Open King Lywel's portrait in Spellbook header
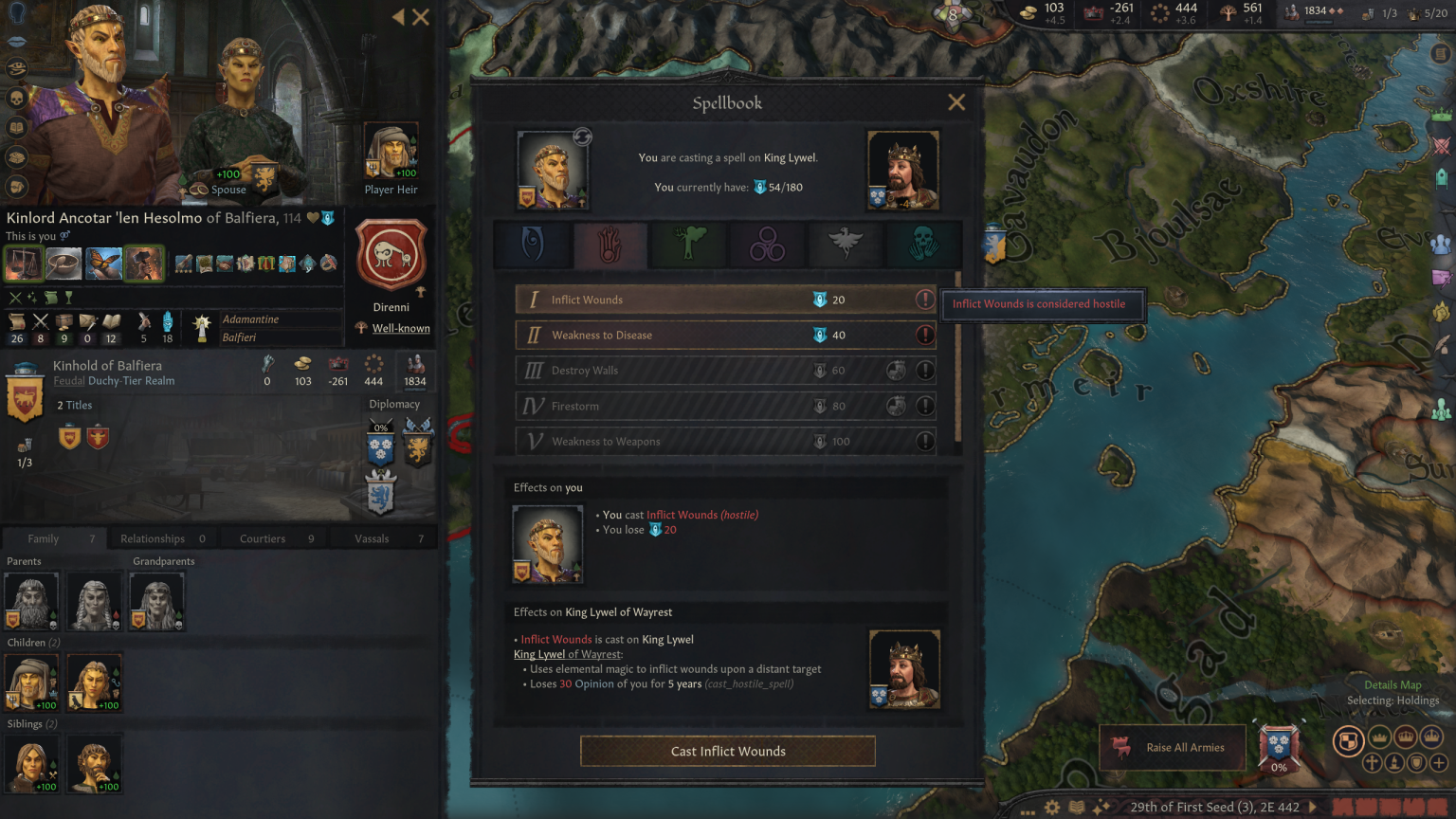 coord(902,171)
